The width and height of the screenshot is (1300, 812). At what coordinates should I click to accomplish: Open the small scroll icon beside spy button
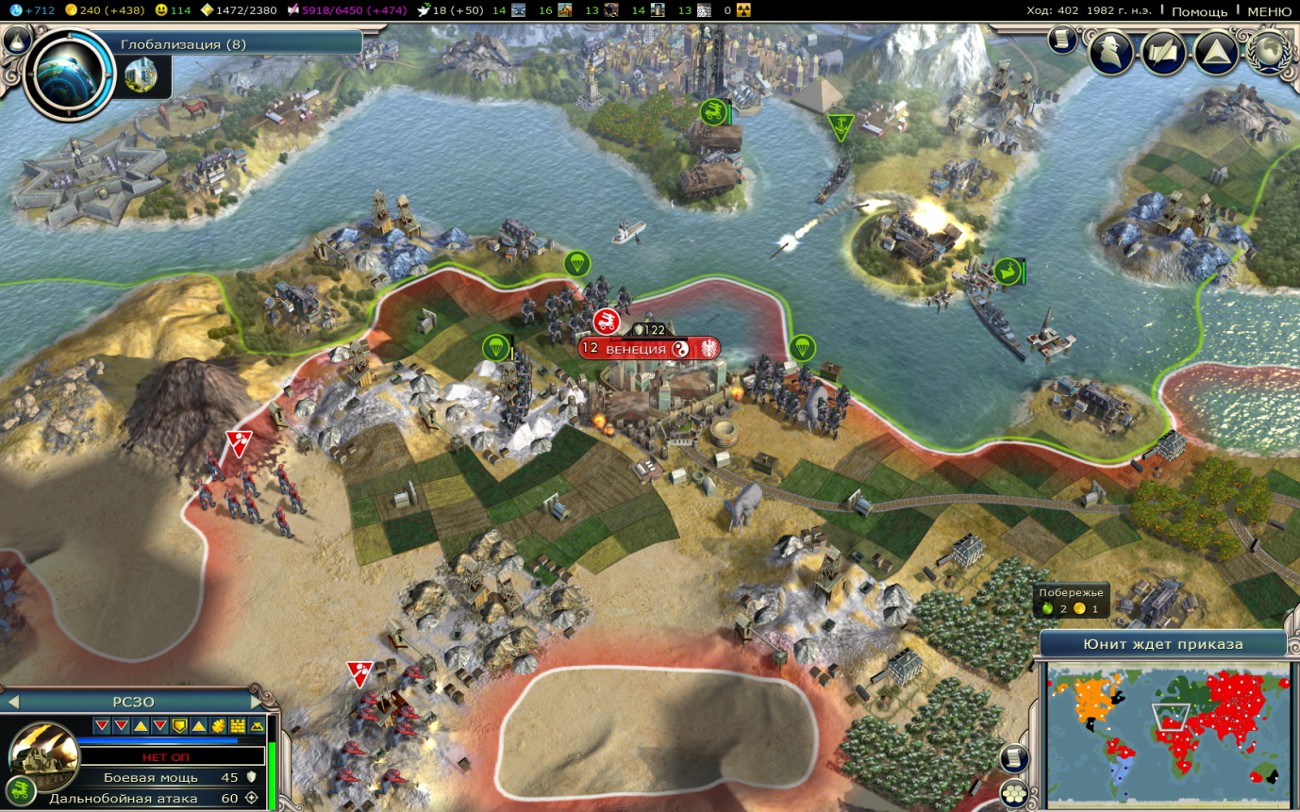(x=1062, y=40)
